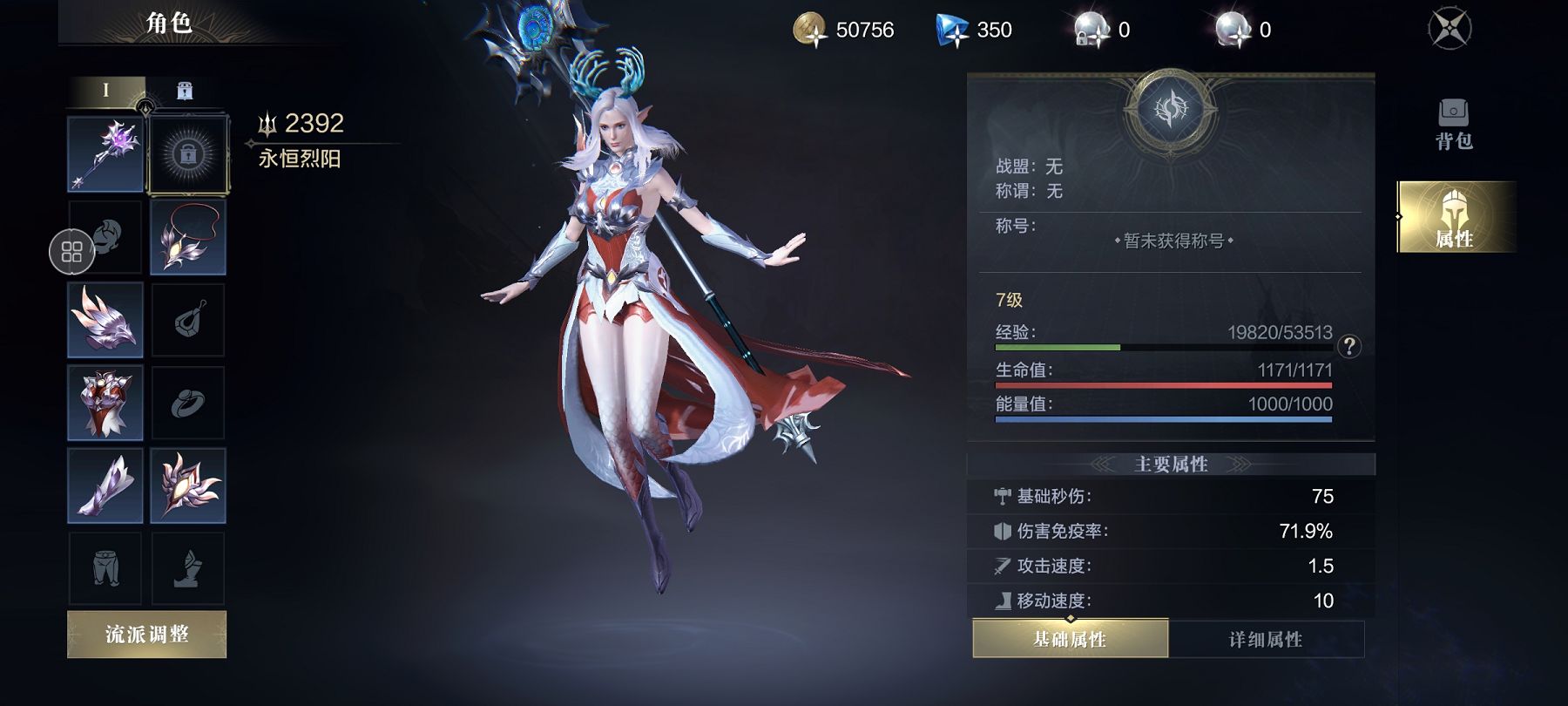Viewport: 1568px width, 706px height.
Task: Show 基础属性 basic stats tab
Action: (1070, 640)
